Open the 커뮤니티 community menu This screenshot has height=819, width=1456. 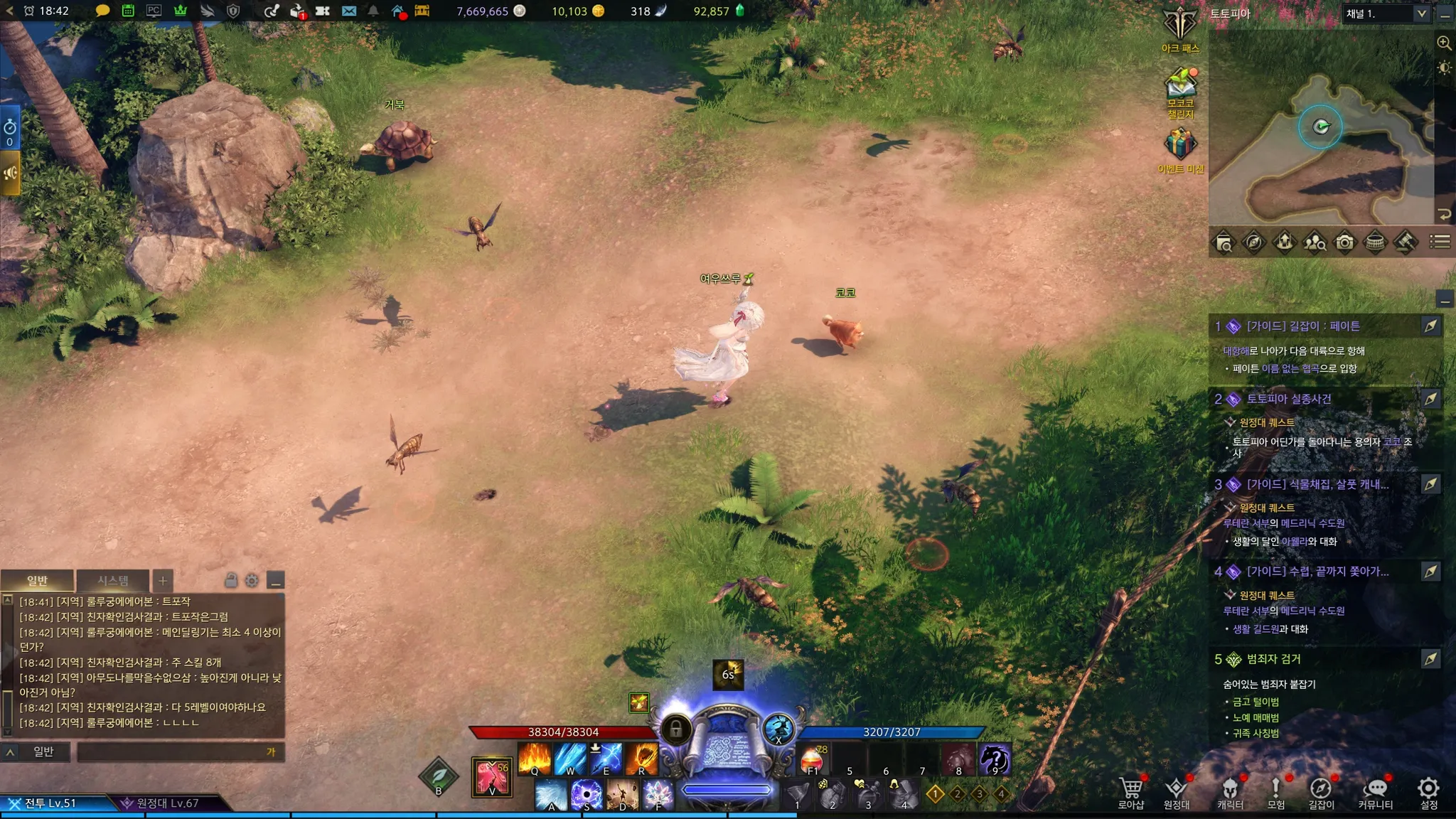click(1375, 792)
